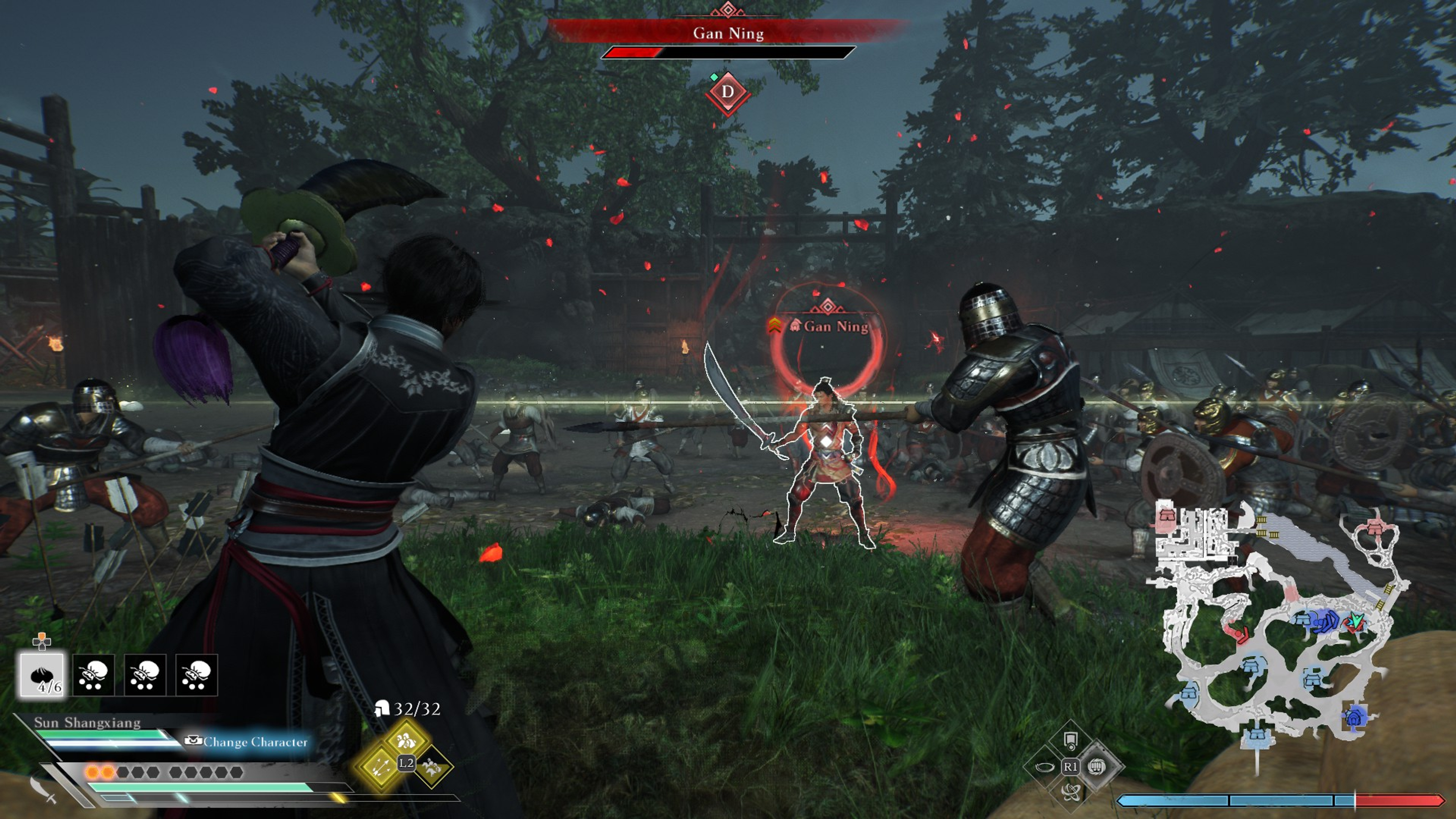
Task: Click the Change Character label
Action: (255, 742)
